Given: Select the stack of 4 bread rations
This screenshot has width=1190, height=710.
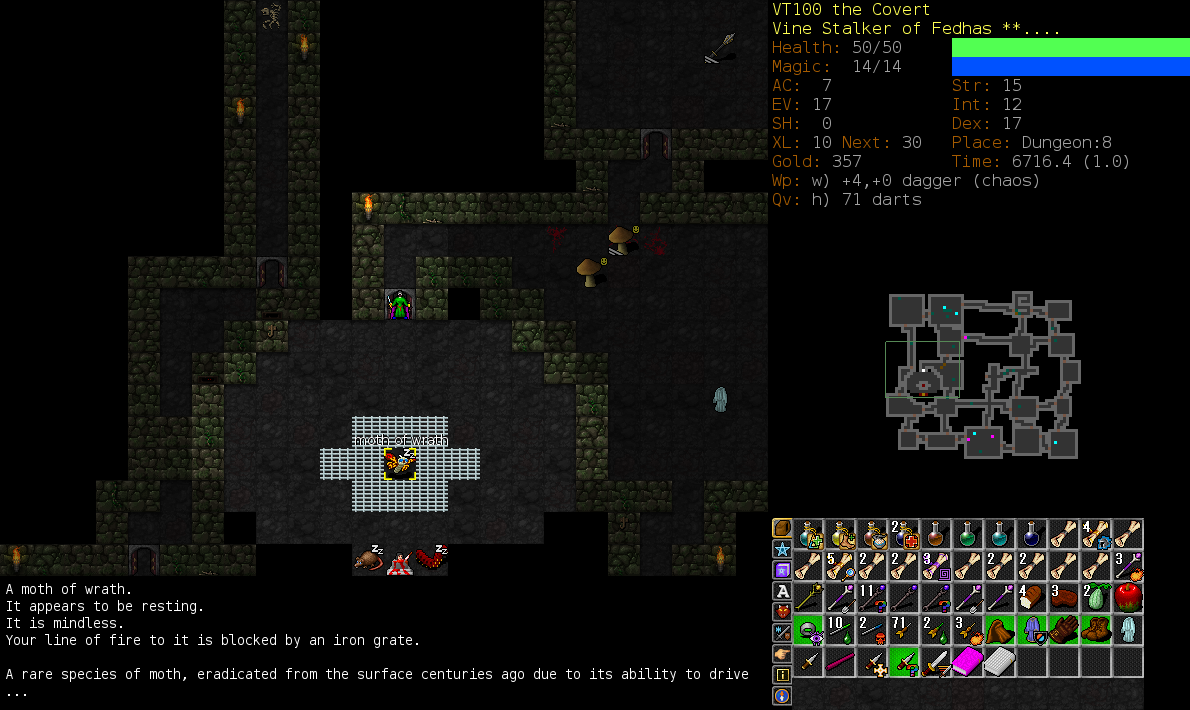Looking at the screenshot, I should (1032, 598).
